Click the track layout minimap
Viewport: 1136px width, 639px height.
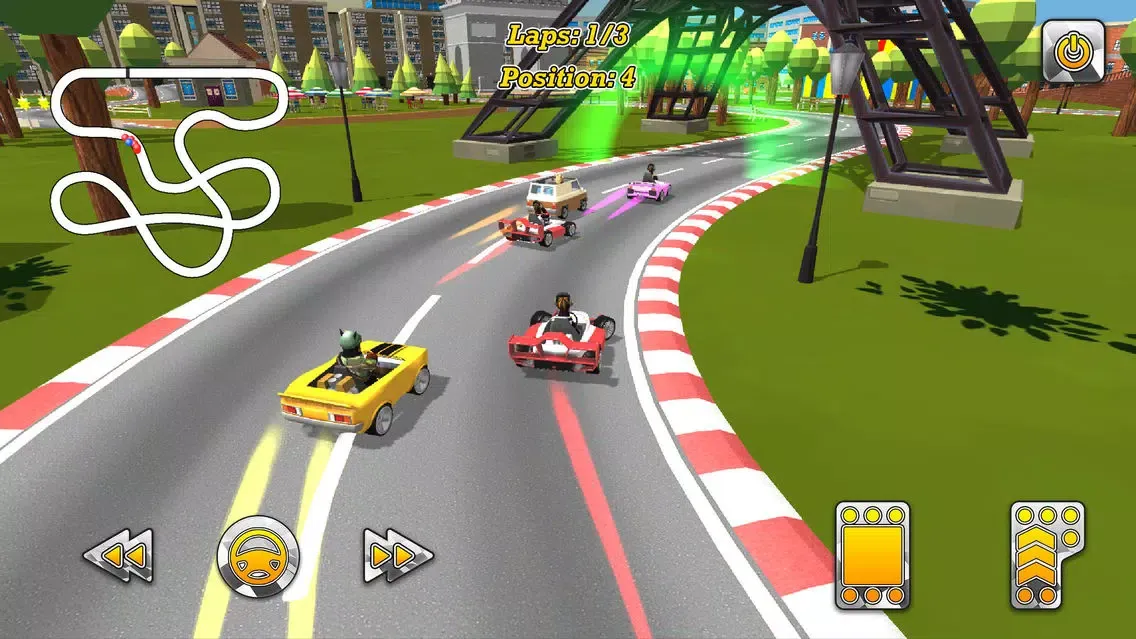tap(165, 171)
